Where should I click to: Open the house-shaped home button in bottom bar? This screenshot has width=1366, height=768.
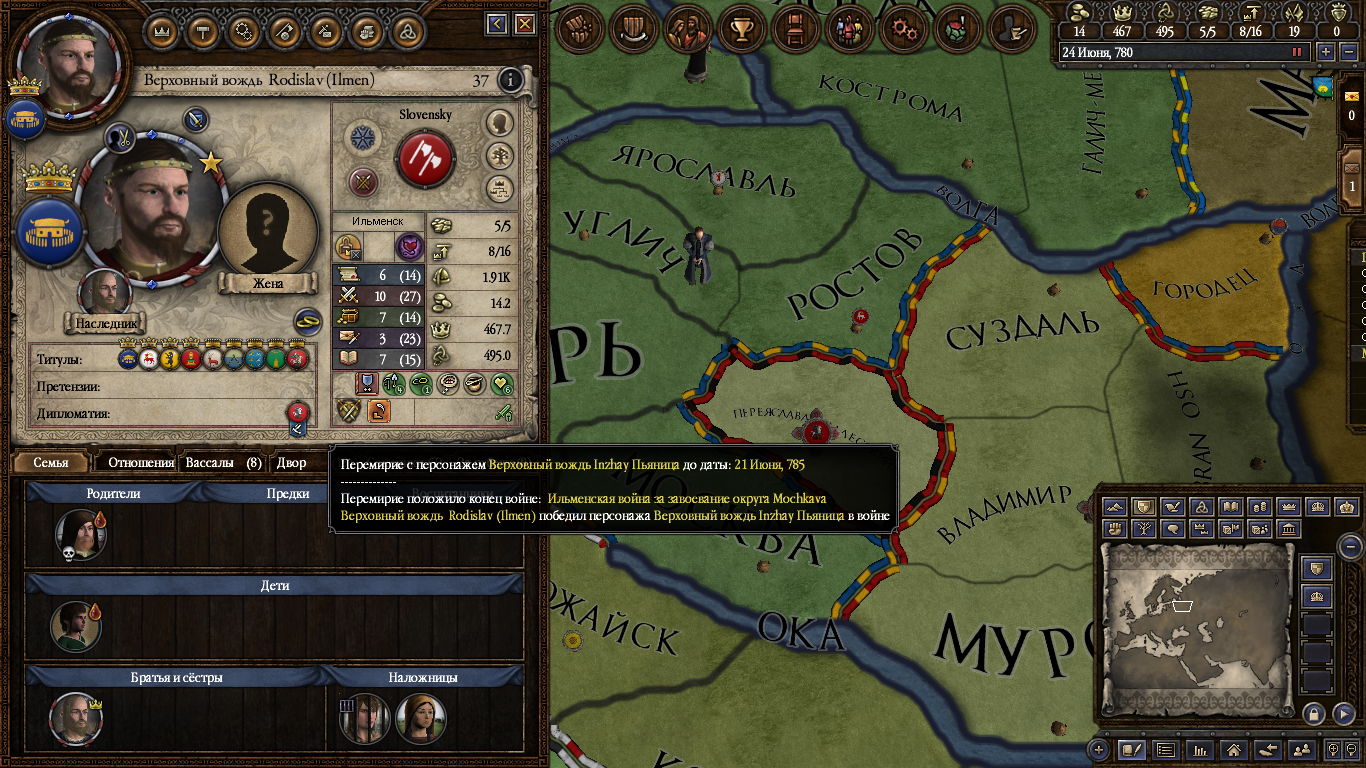1233,749
